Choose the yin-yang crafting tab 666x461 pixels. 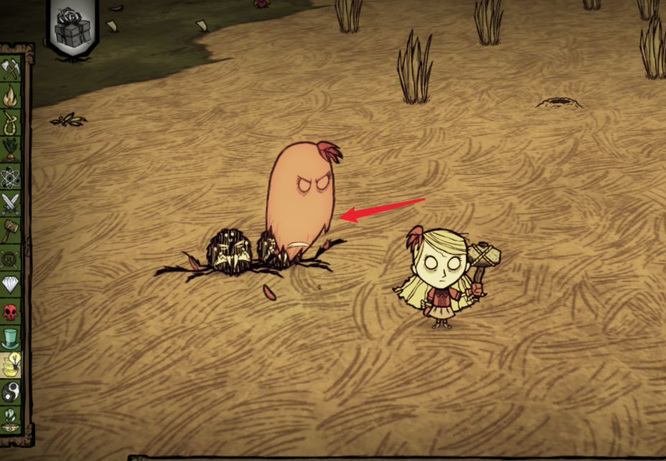11,392
